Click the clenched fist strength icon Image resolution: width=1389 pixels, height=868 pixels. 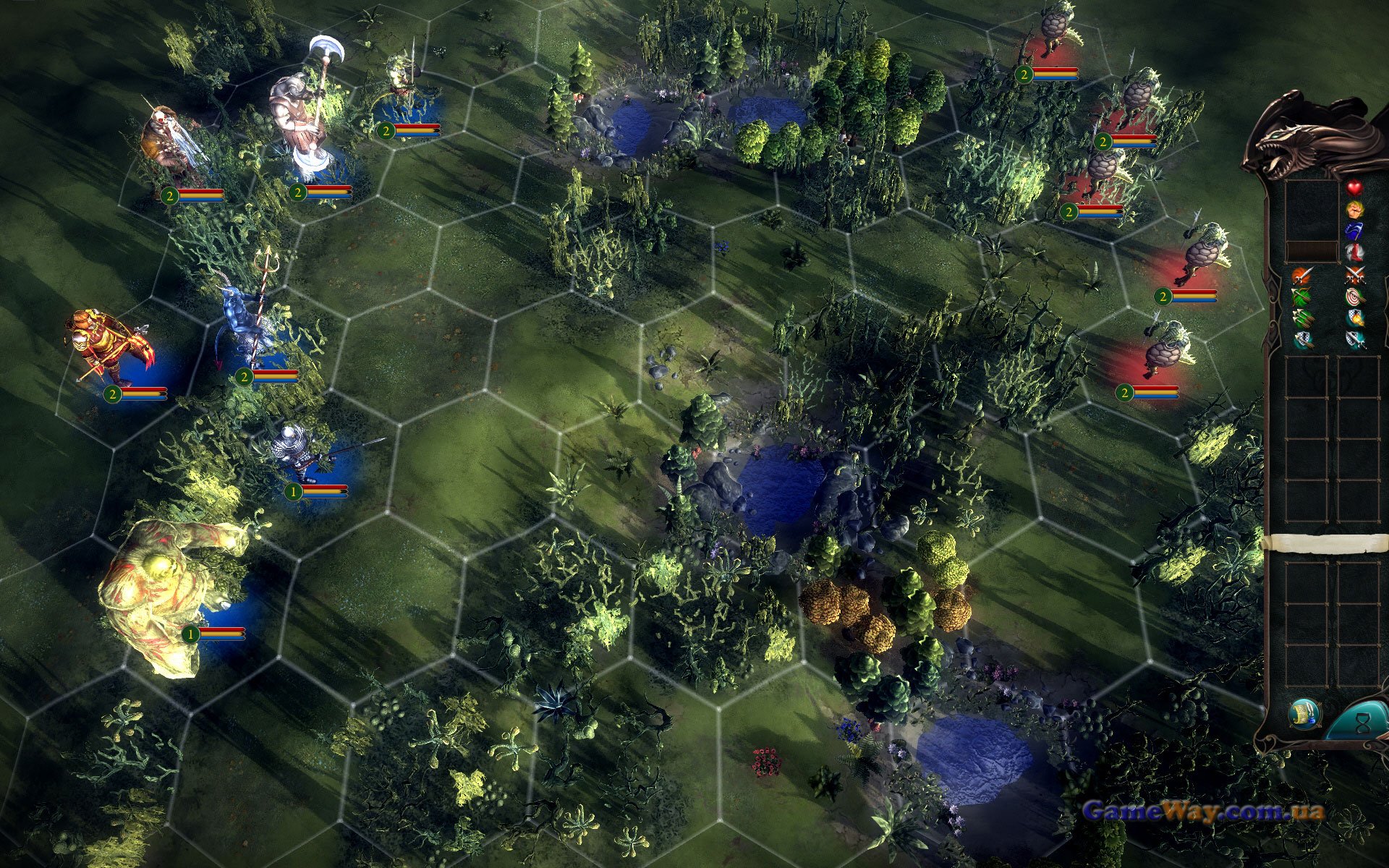[x=1354, y=210]
